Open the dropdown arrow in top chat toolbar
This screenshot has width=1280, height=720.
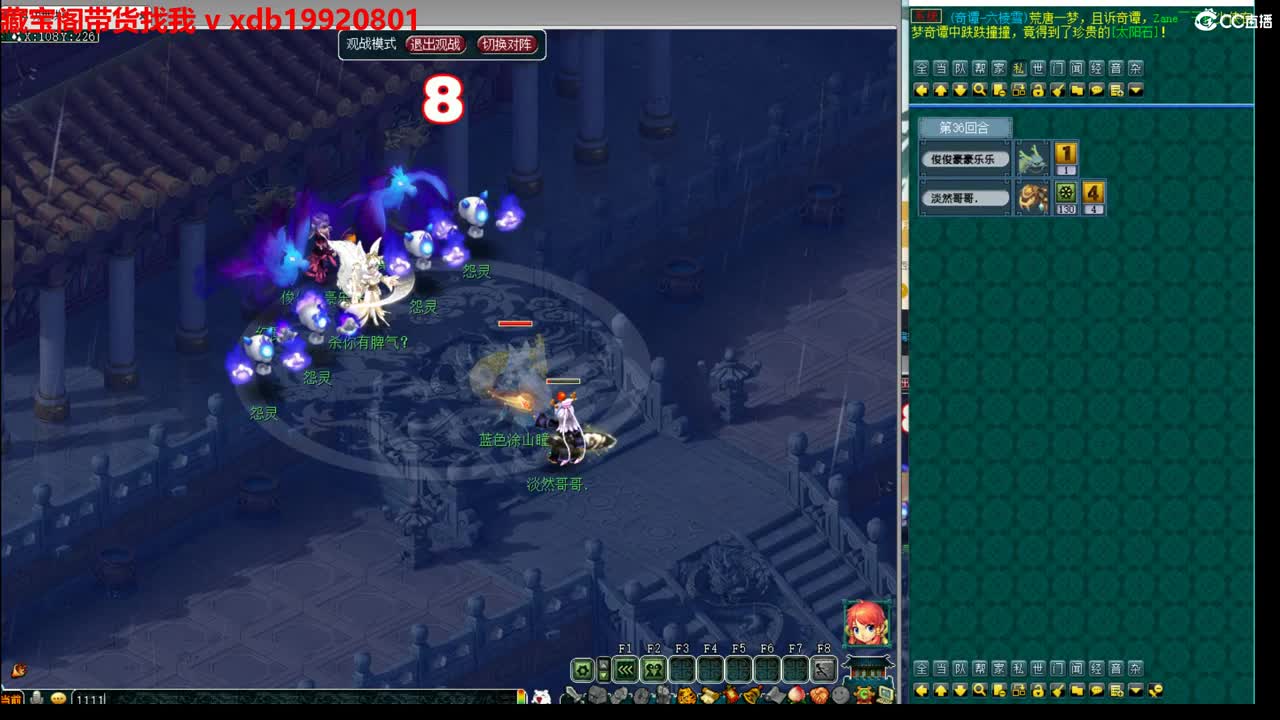point(1134,90)
